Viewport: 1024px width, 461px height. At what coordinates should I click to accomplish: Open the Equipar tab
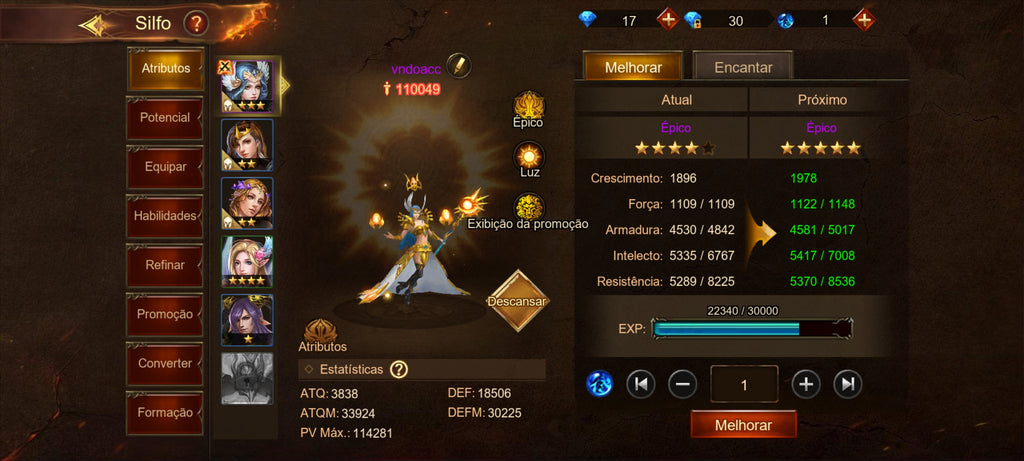point(165,167)
